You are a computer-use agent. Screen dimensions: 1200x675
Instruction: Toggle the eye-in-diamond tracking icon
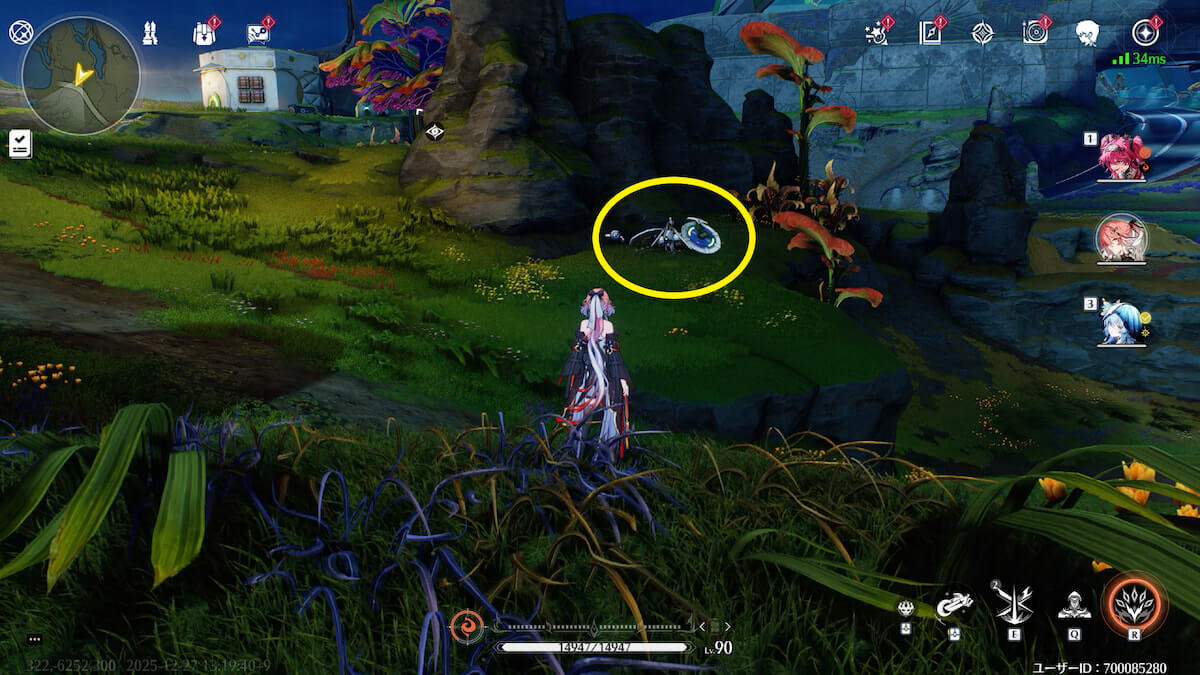click(435, 131)
